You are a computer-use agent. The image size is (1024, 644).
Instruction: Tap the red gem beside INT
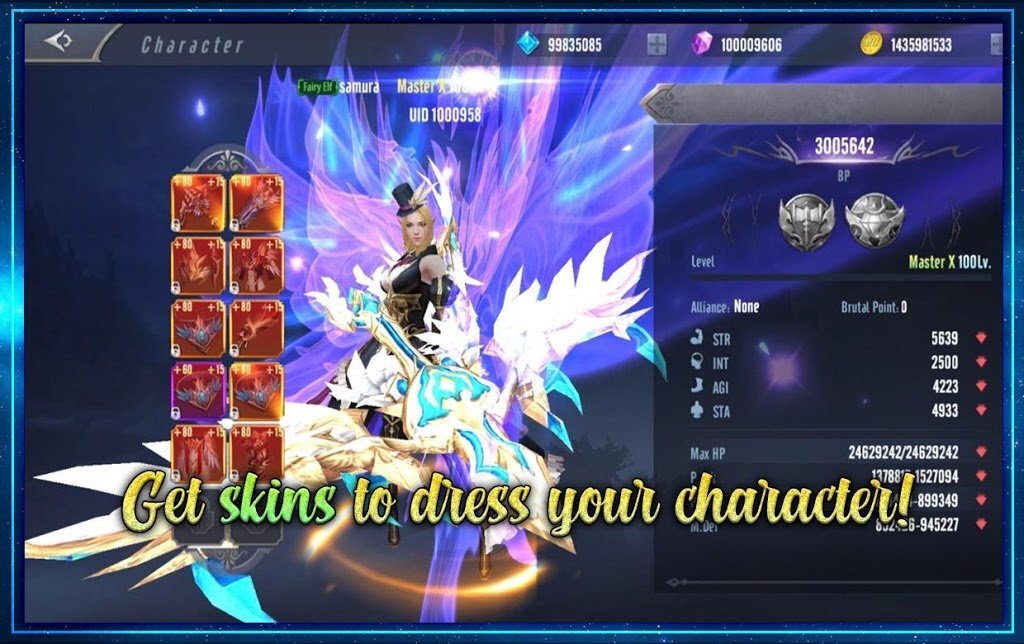980,363
